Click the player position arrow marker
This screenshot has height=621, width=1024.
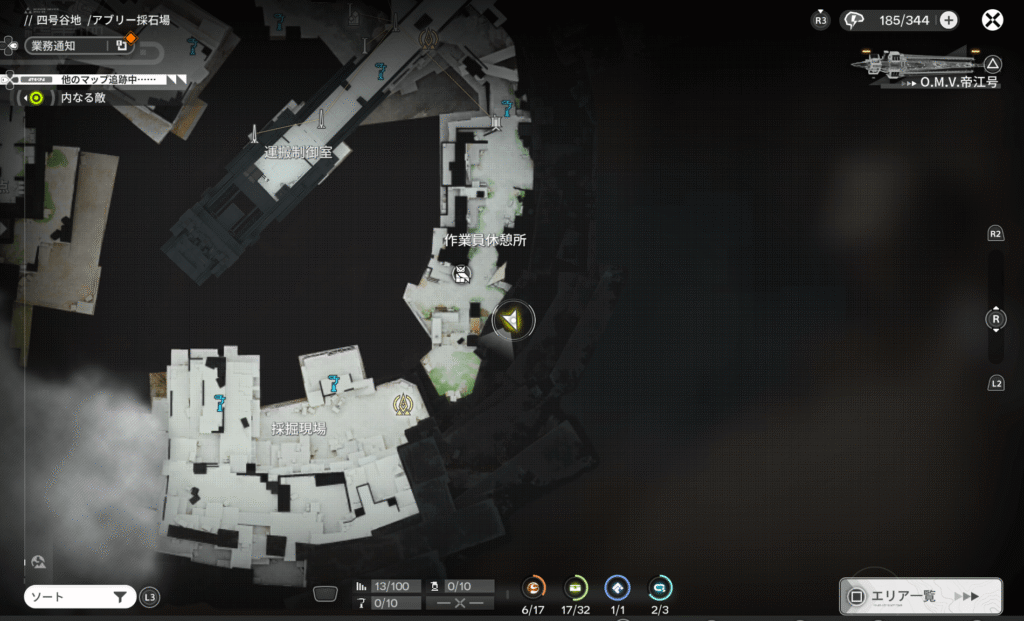tap(513, 320)
